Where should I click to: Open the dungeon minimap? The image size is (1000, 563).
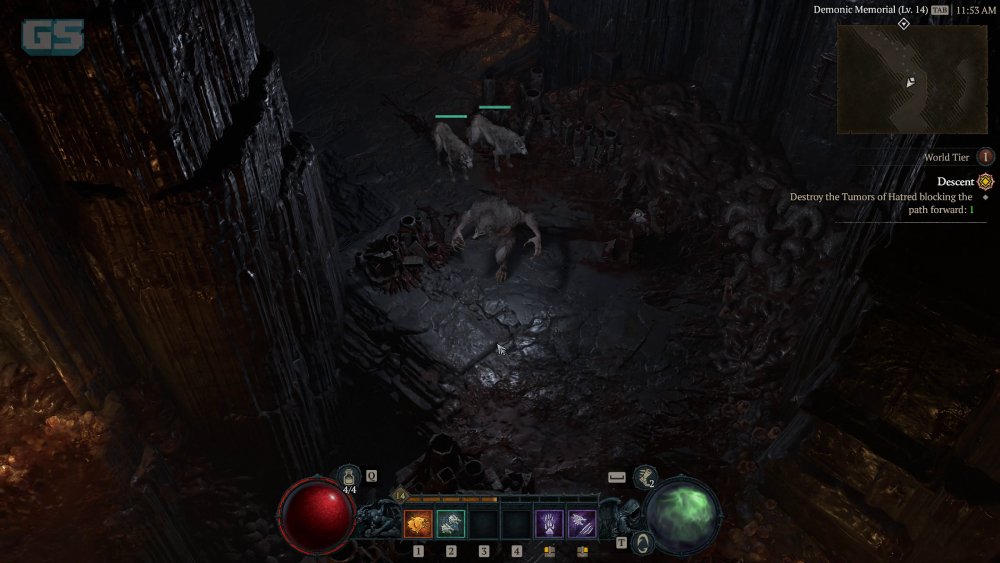pyautogui.click(x=912, y=80)
